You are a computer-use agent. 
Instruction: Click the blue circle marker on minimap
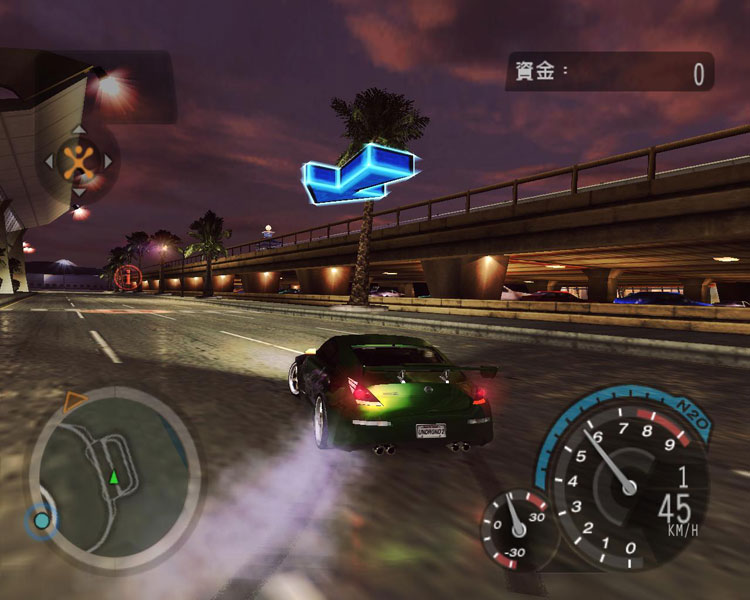[41, 520]
